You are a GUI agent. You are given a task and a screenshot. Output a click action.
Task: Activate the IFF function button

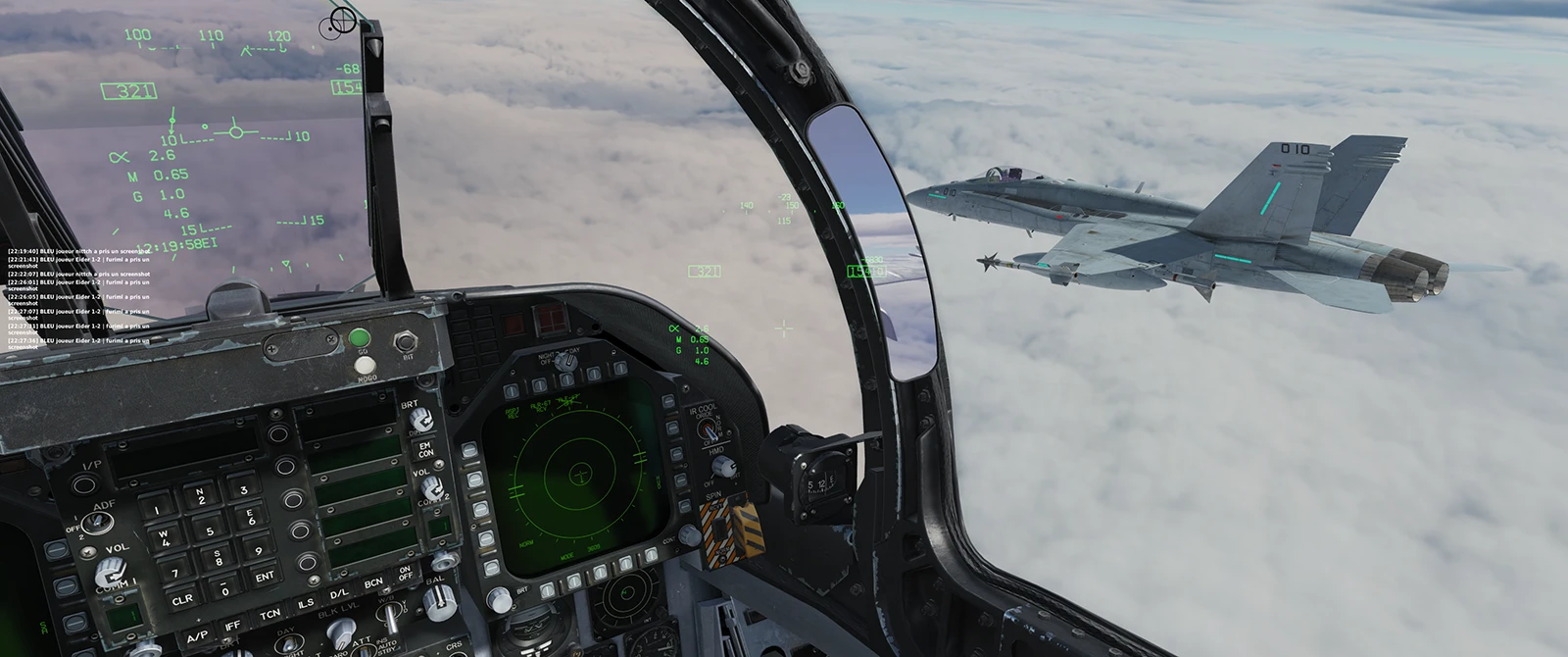(x=232, y=627)
